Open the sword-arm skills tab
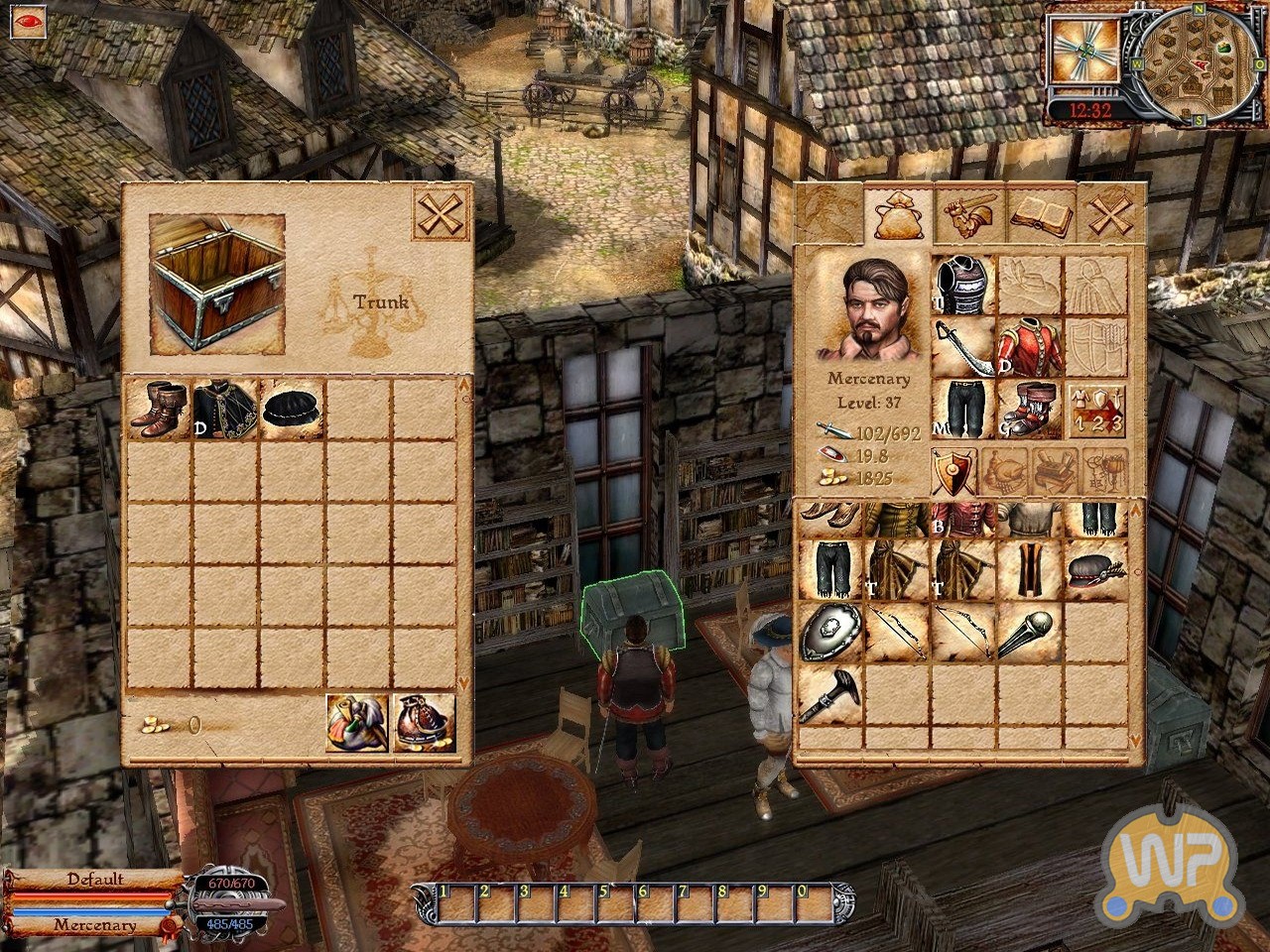Image resolution: width=1270 pixels, height=952 pixels. (968, 213)
